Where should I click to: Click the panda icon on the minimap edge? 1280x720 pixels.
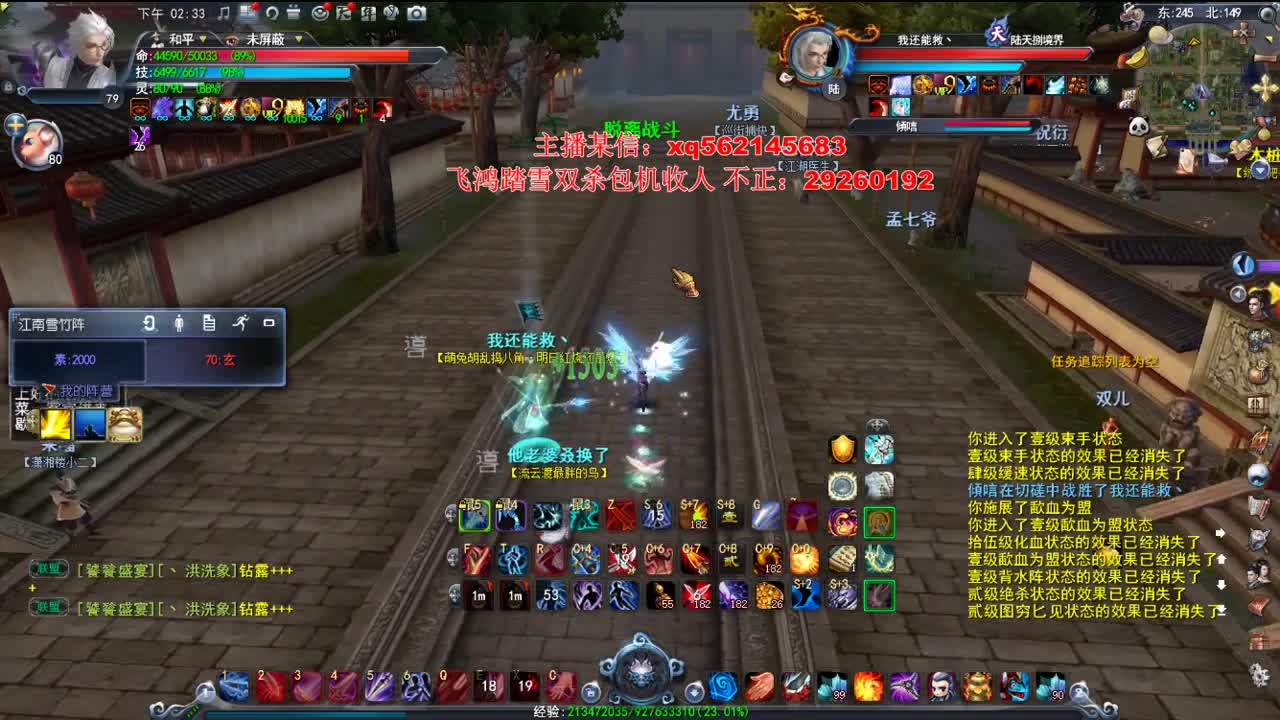pos(1141,124)
